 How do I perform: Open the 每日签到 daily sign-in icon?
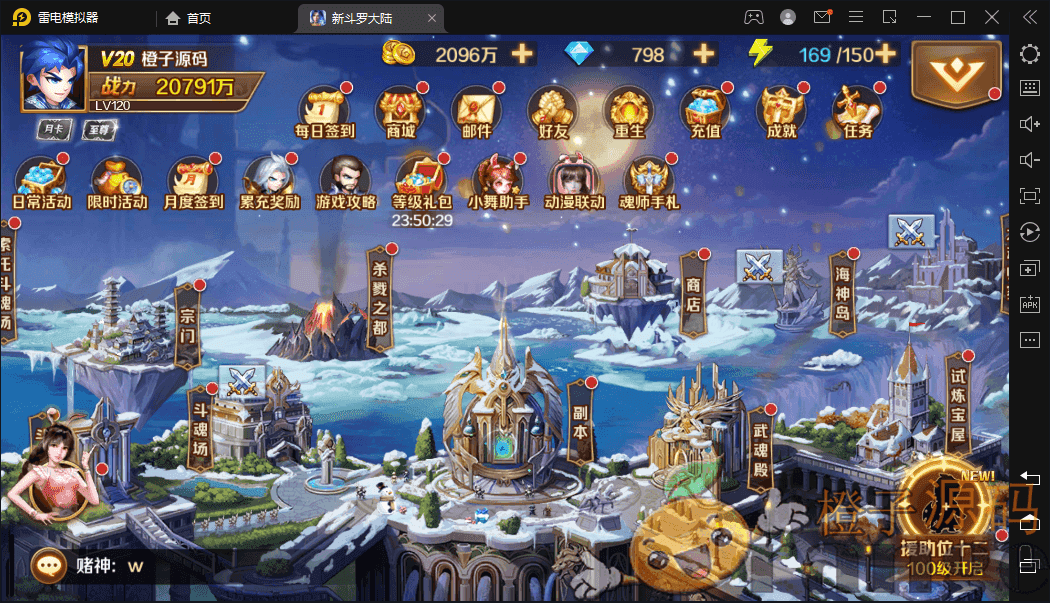point(324,110)
